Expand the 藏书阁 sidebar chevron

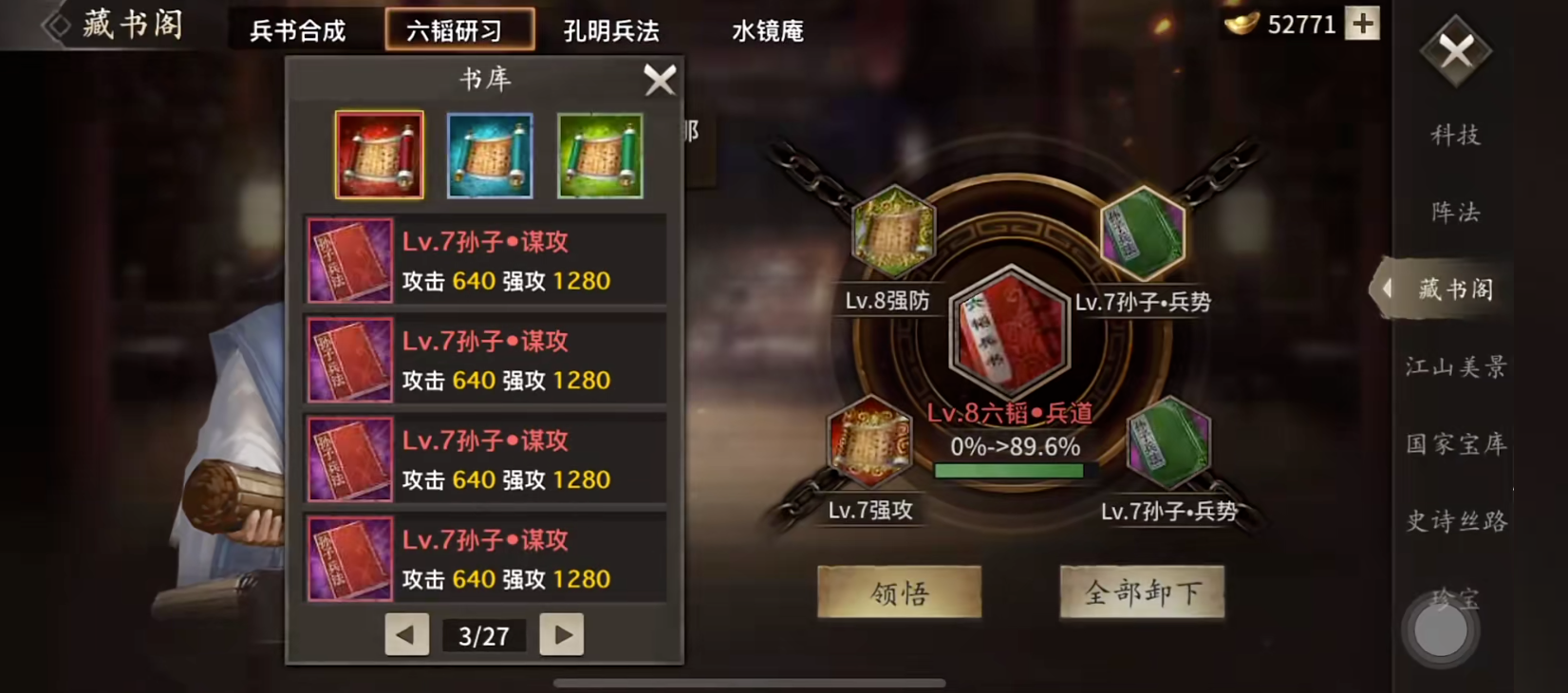[1390, 290]
